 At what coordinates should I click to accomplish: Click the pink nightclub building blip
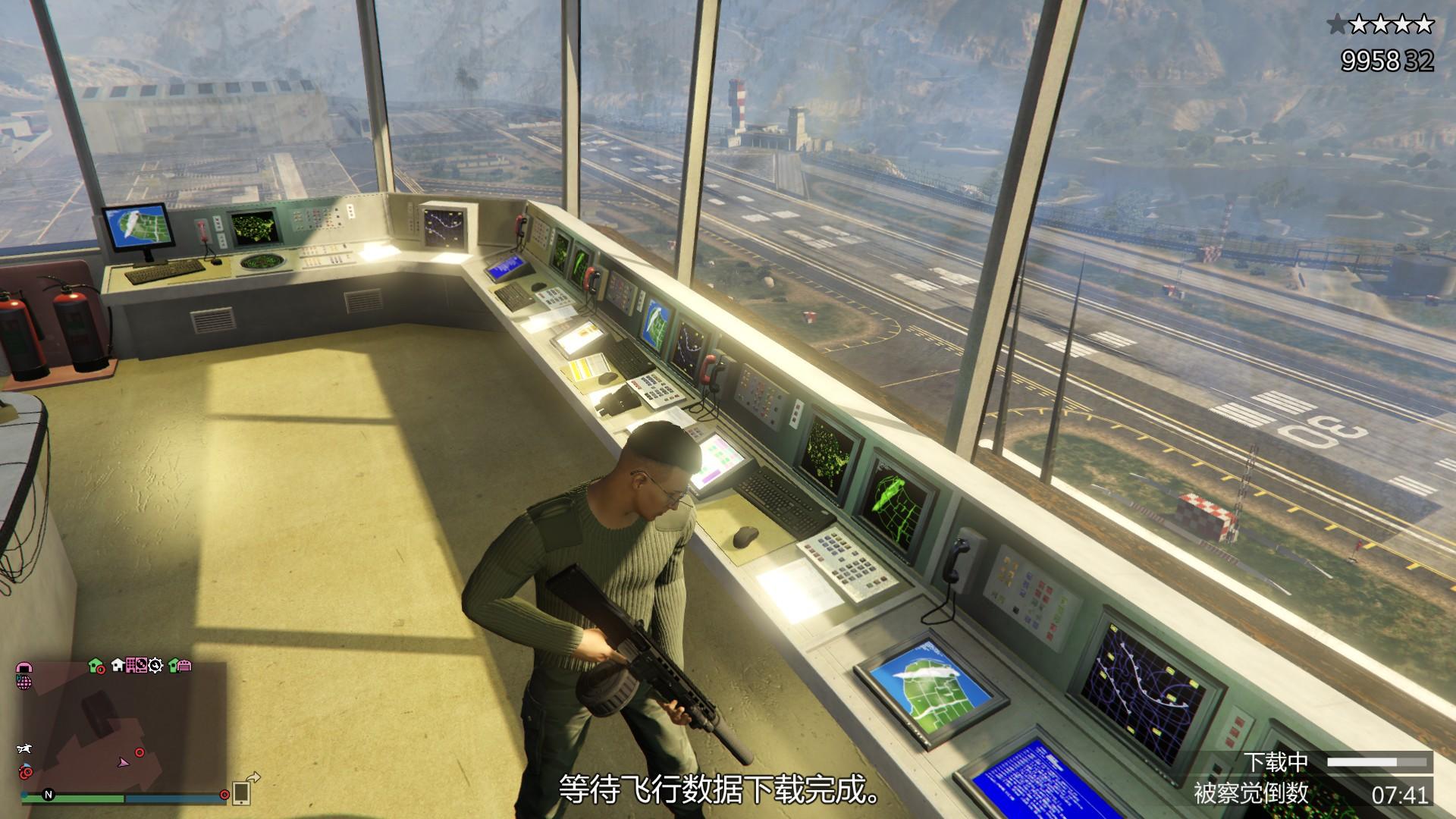coord(132,665)
